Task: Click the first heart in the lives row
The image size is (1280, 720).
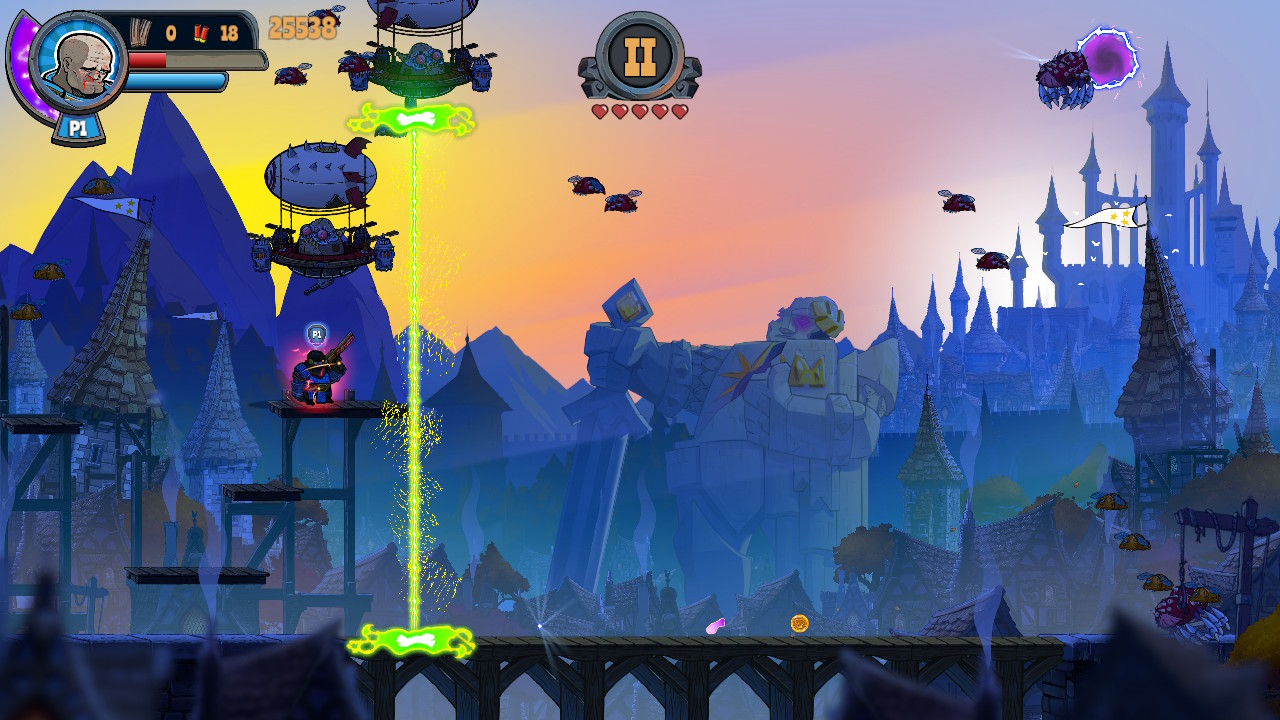Action: [x=602, y=112]
